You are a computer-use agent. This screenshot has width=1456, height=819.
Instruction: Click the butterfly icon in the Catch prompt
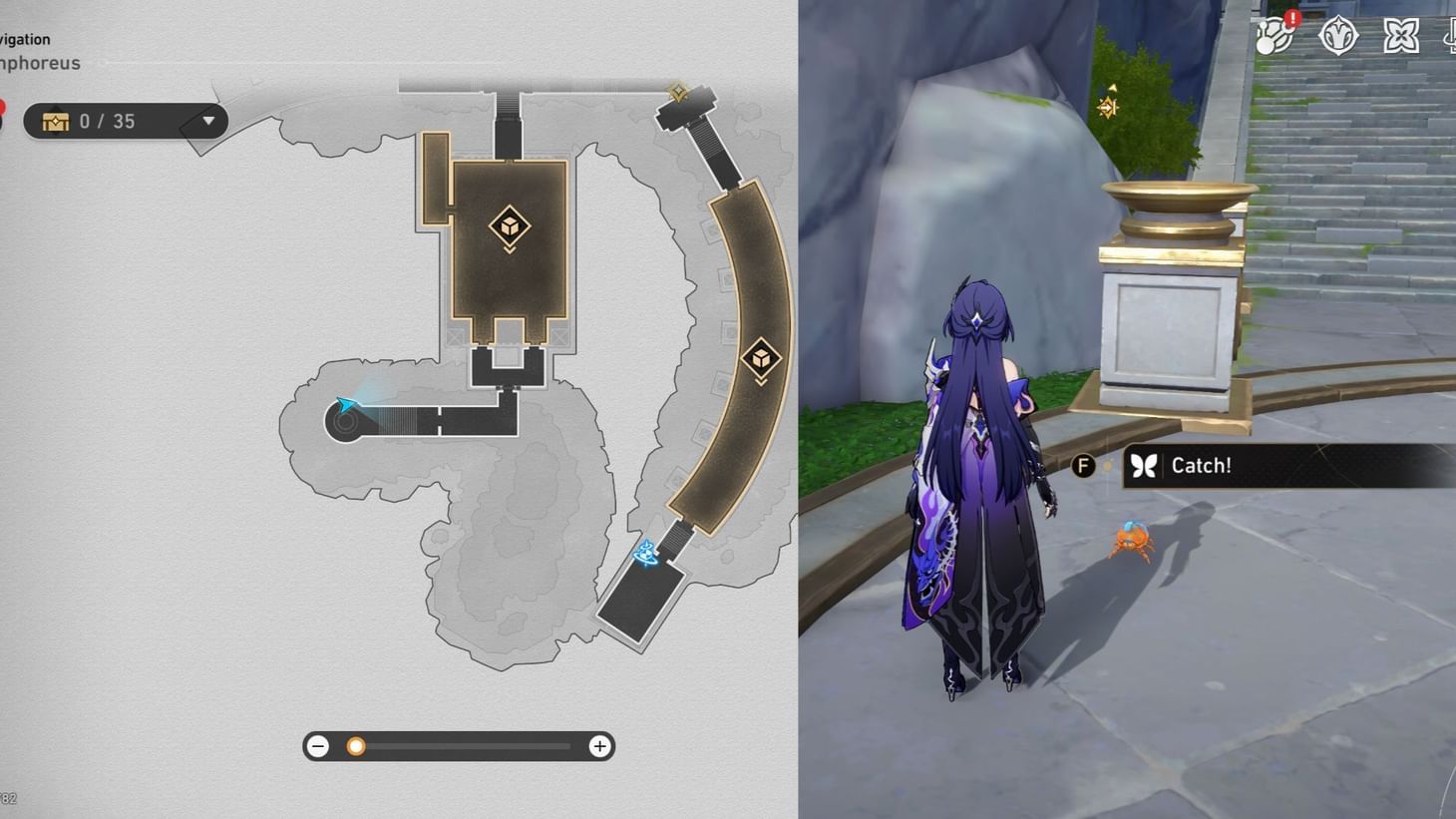coord(1143,465)
